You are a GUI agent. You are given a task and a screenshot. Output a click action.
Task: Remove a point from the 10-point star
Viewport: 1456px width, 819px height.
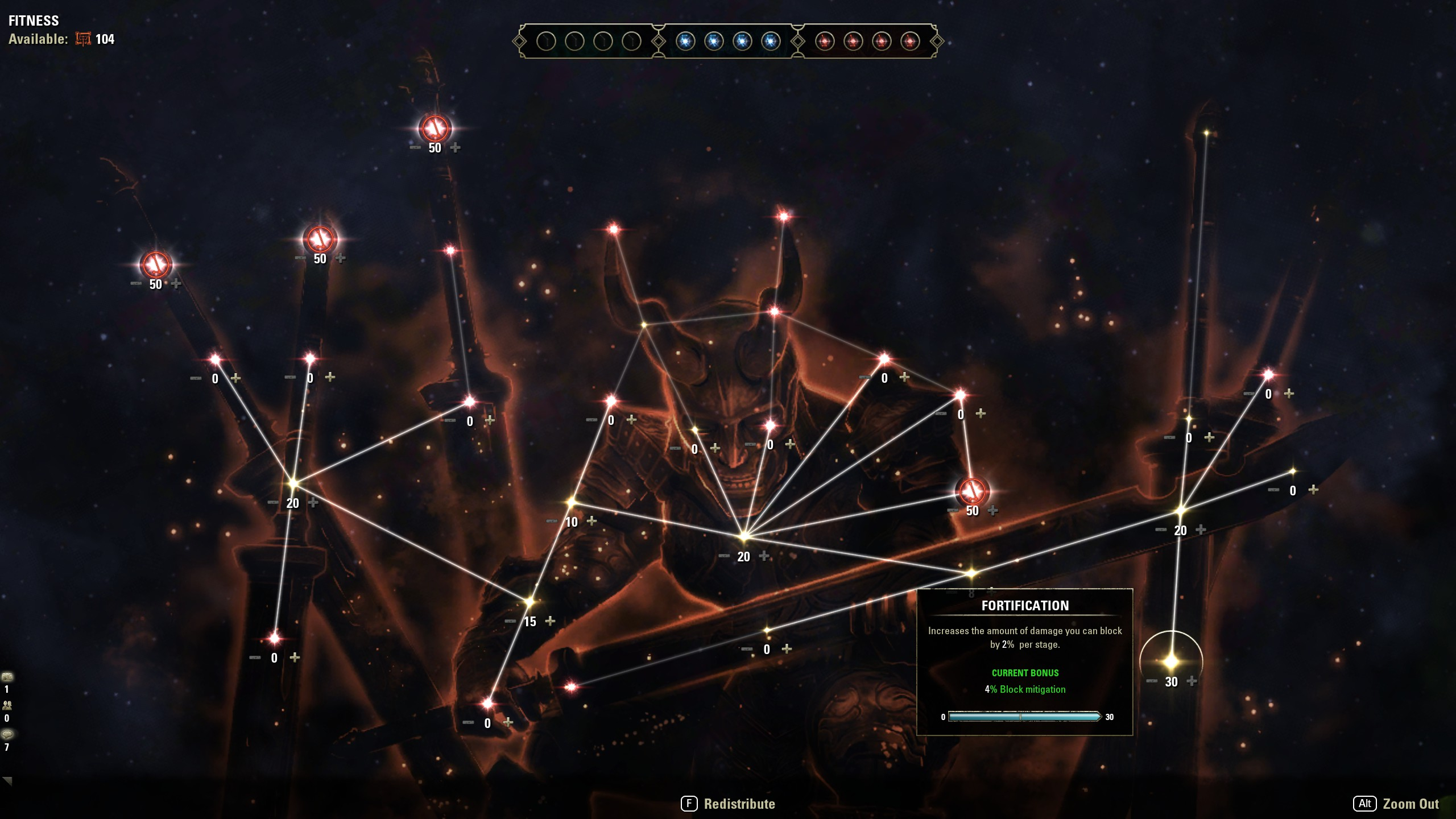[552, 521]
